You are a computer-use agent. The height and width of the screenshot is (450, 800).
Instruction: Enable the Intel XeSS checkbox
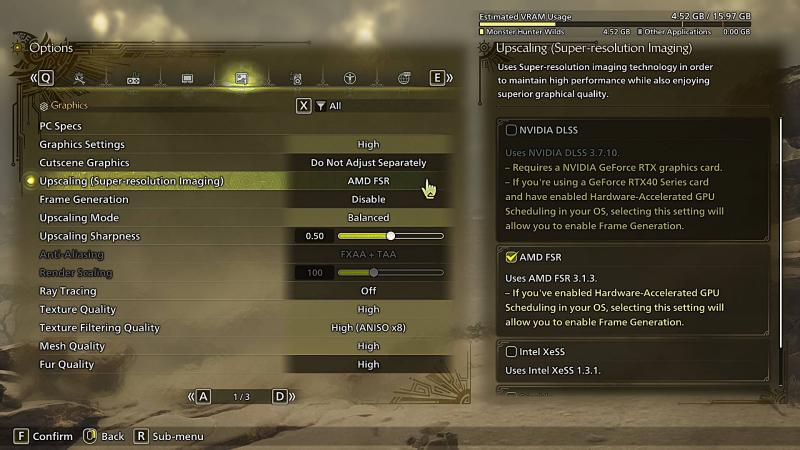tap(512, 351)
